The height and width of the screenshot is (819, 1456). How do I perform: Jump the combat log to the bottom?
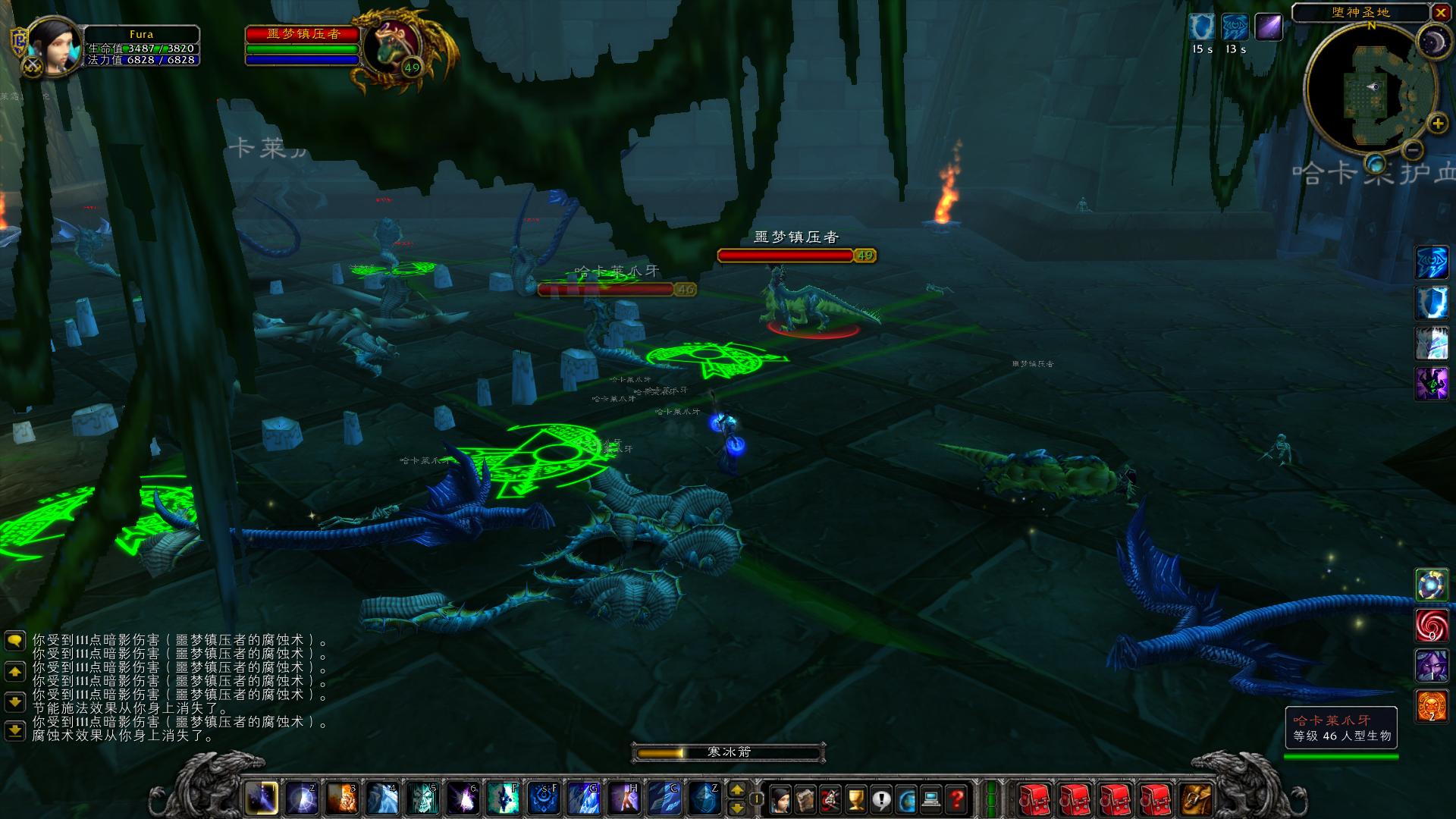pos(14,731)
